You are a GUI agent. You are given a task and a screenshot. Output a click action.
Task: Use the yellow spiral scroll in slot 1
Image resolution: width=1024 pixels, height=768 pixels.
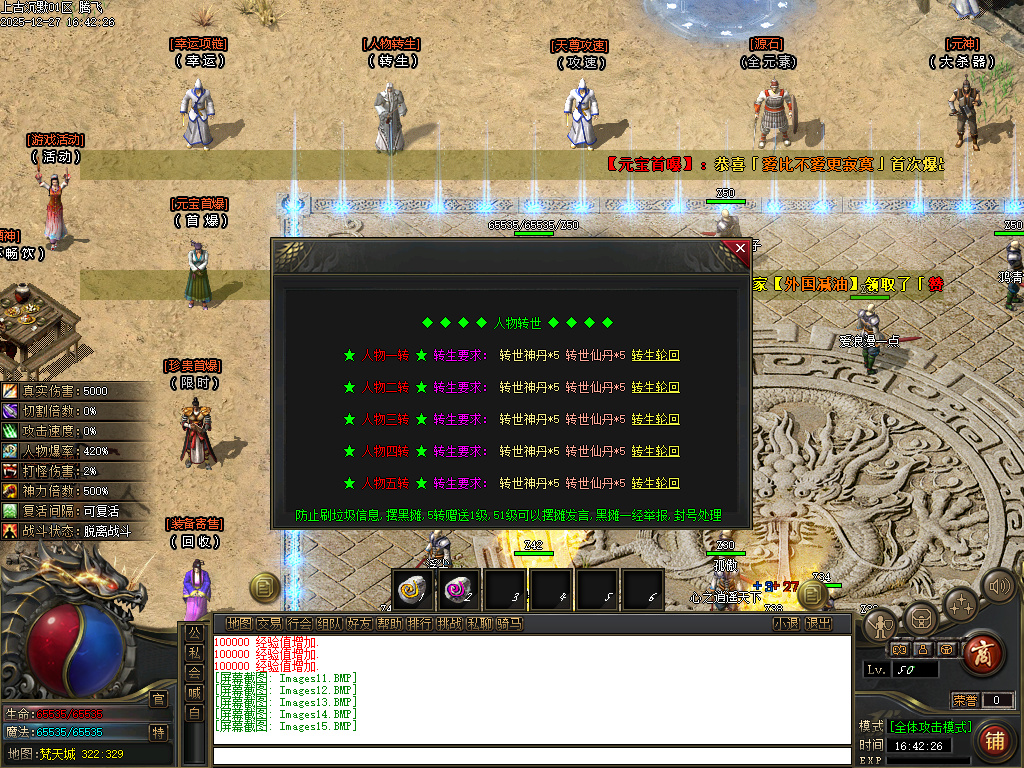413,590
